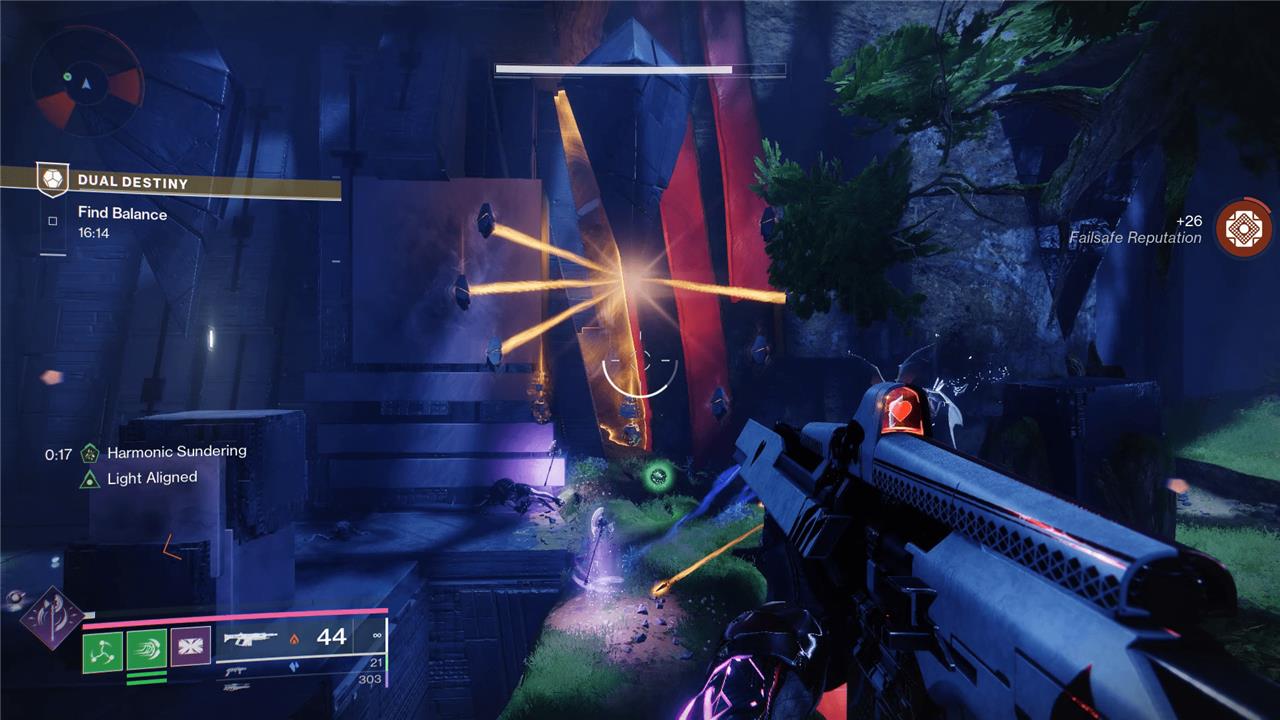Viewport: 1280px width, 720px height.
Task: Select the equipped weapon icon
Action: point(250,638)
